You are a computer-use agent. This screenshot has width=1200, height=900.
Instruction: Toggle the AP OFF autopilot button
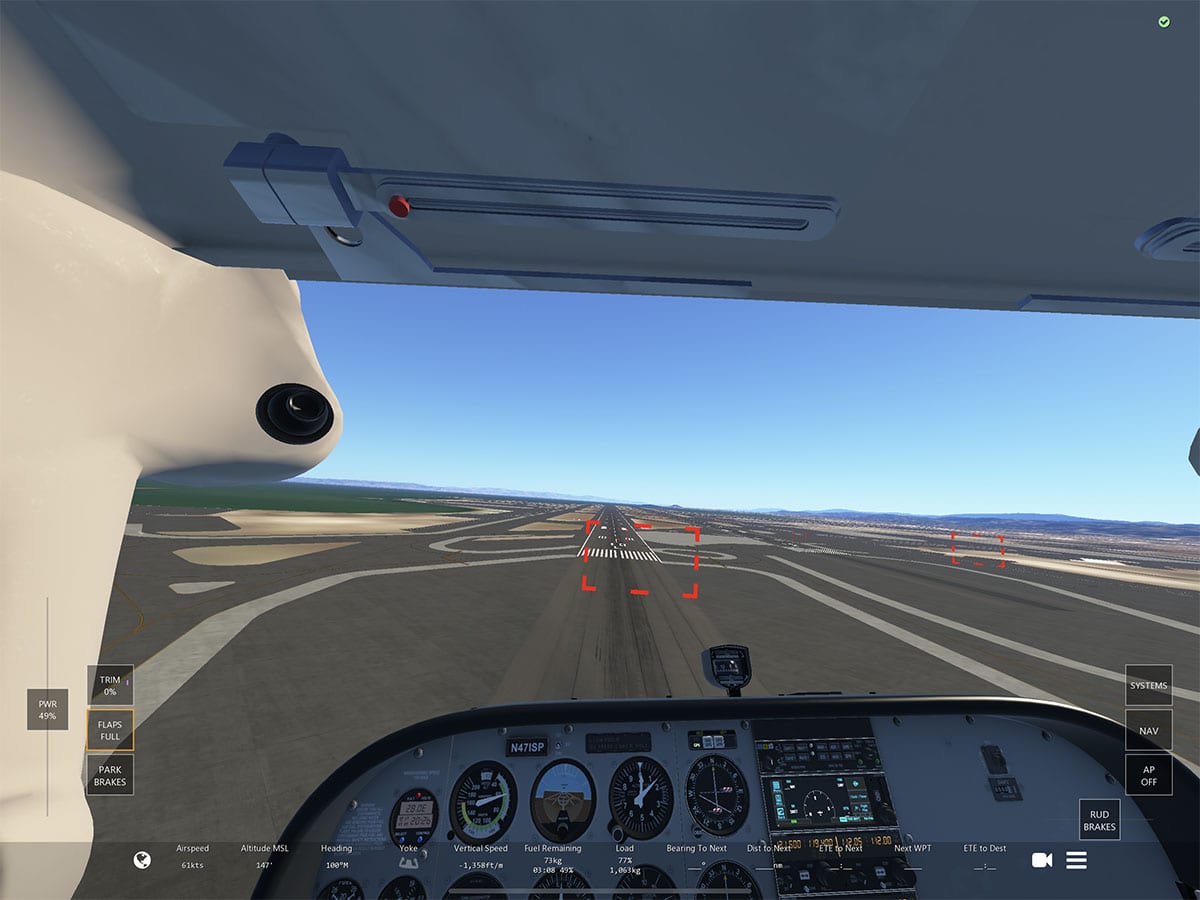click(x=1148, y=775)
